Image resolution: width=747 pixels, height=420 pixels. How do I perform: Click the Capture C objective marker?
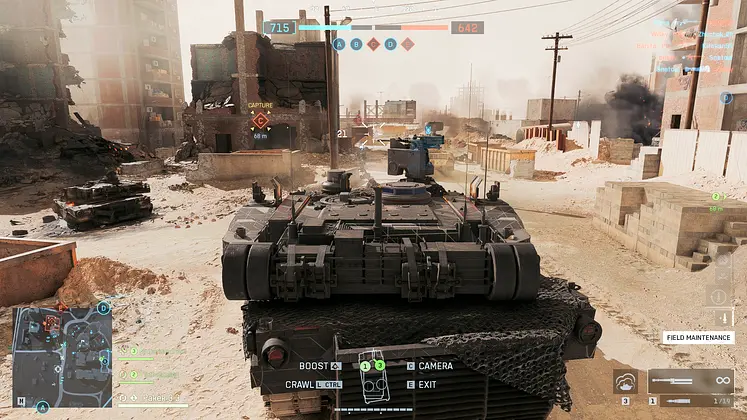pos(260,119)
